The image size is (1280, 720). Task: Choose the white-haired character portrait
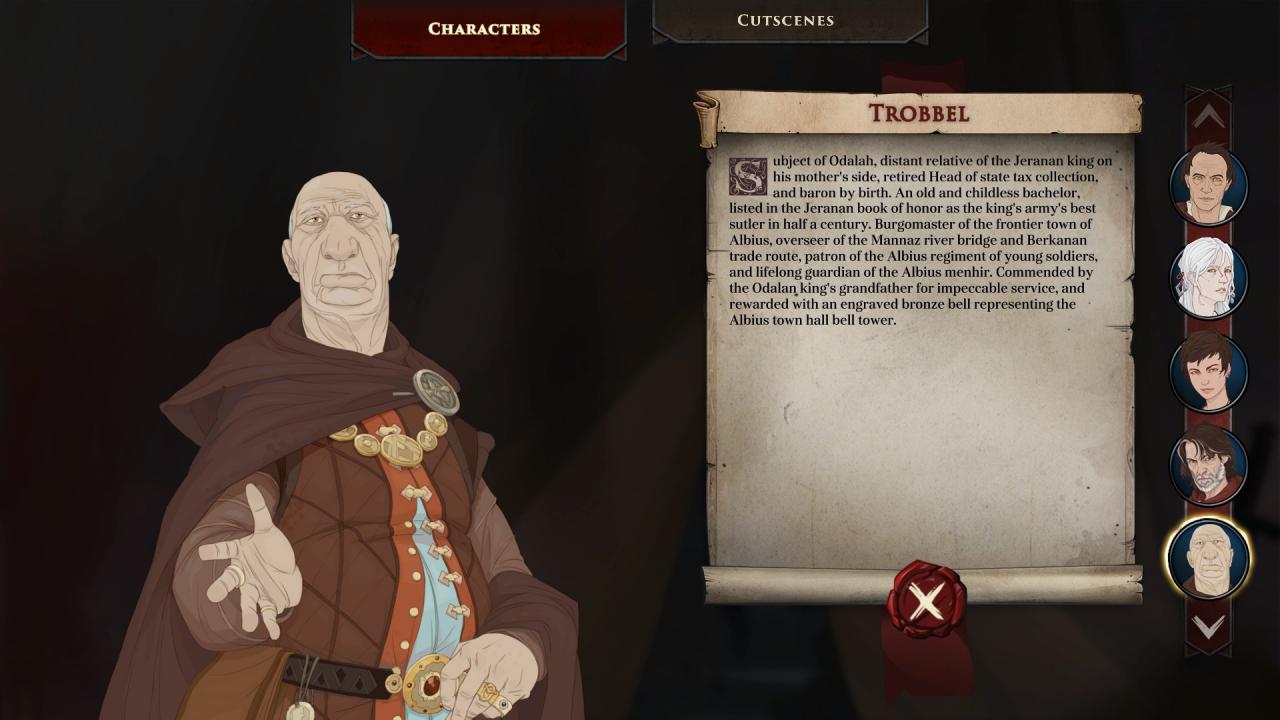[1209, 278]
